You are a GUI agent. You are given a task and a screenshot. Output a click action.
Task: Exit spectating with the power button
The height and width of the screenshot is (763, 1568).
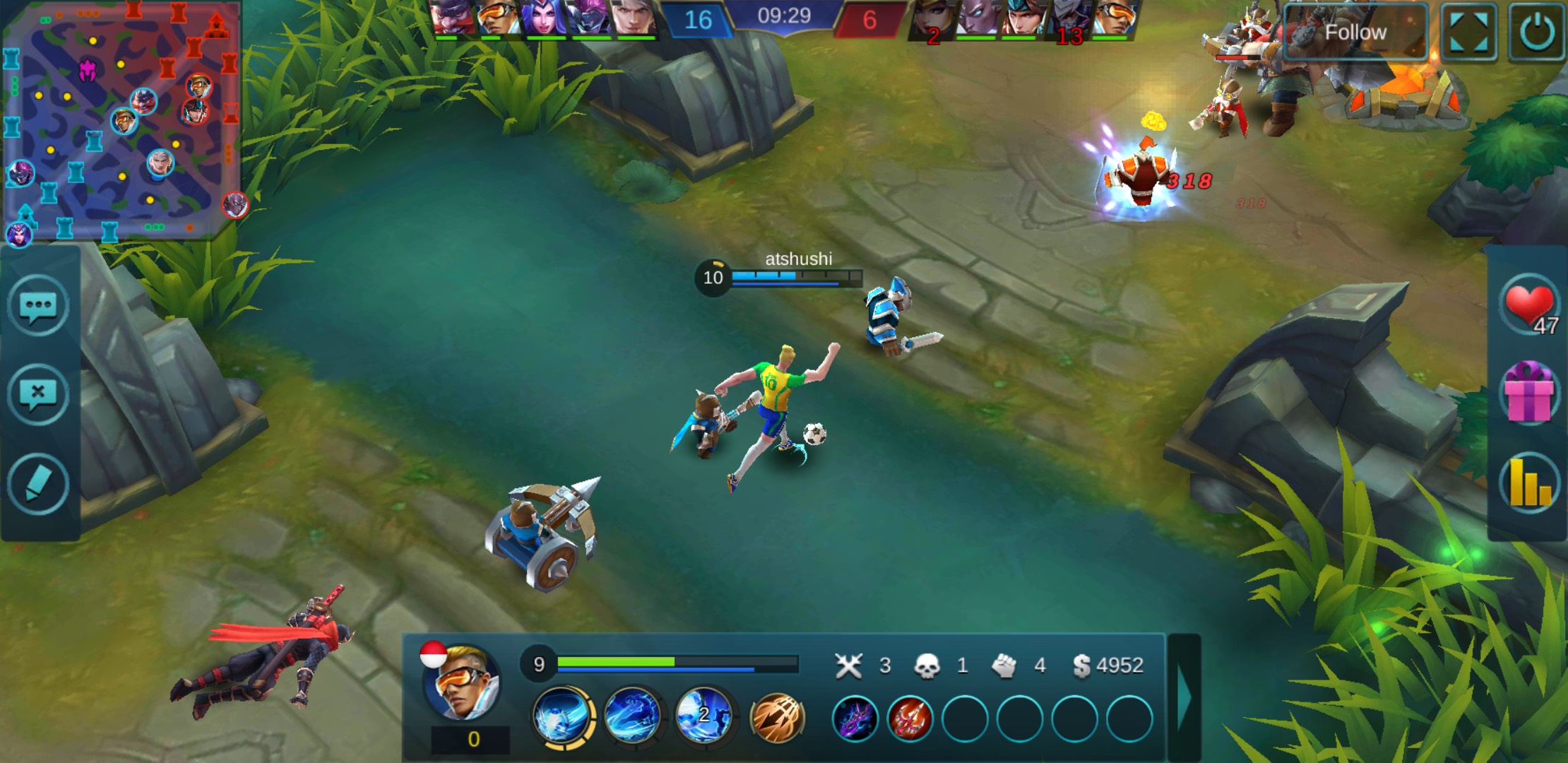(1537, 32)
